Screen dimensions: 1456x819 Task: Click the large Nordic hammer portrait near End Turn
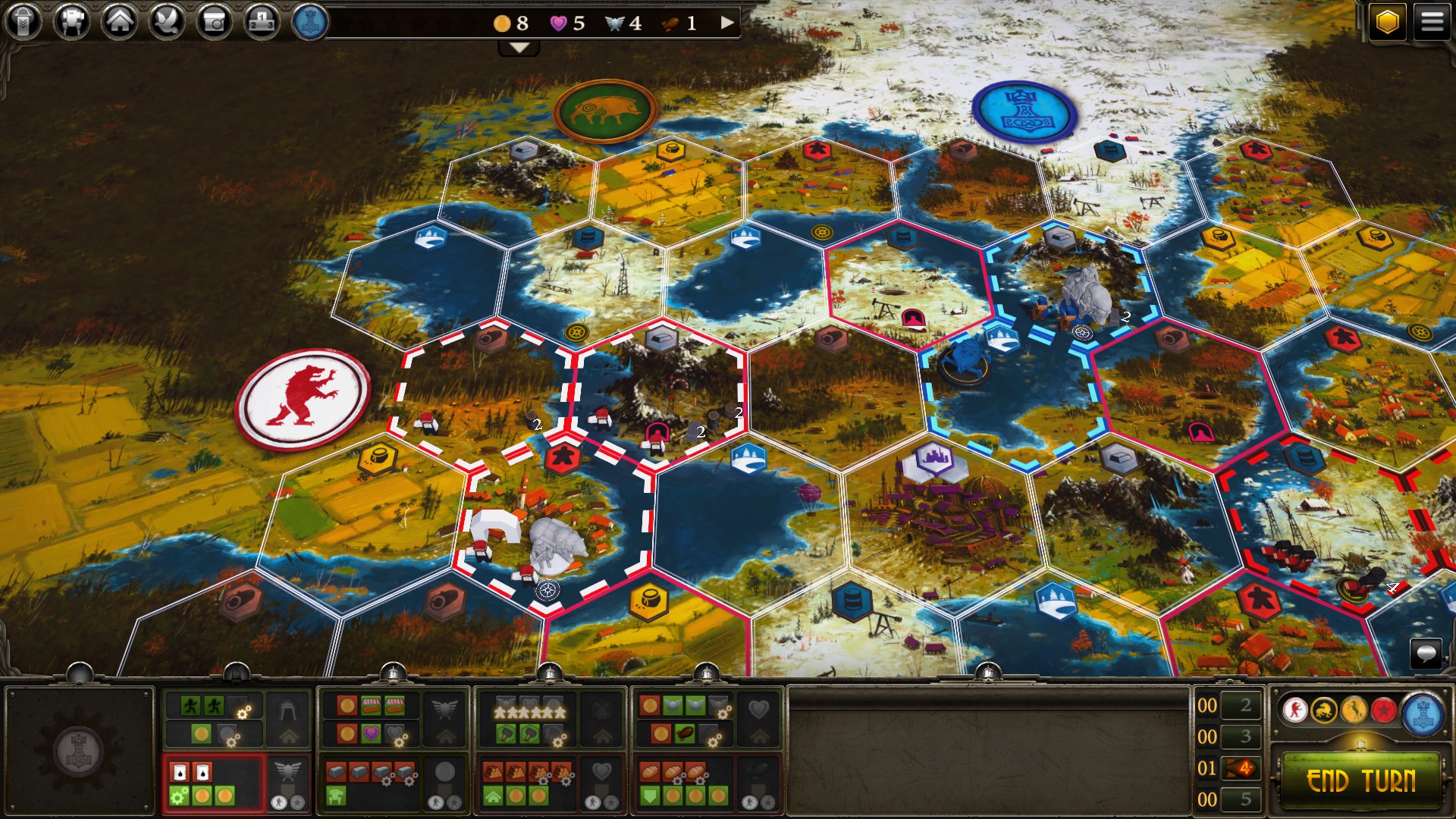point(1423,711)
